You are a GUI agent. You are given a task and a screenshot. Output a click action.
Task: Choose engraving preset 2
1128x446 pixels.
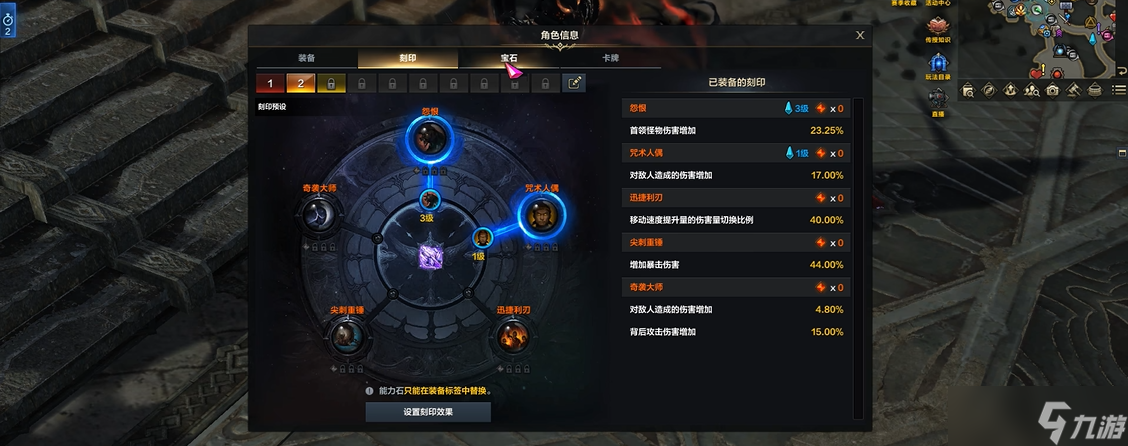pos(299,83)
